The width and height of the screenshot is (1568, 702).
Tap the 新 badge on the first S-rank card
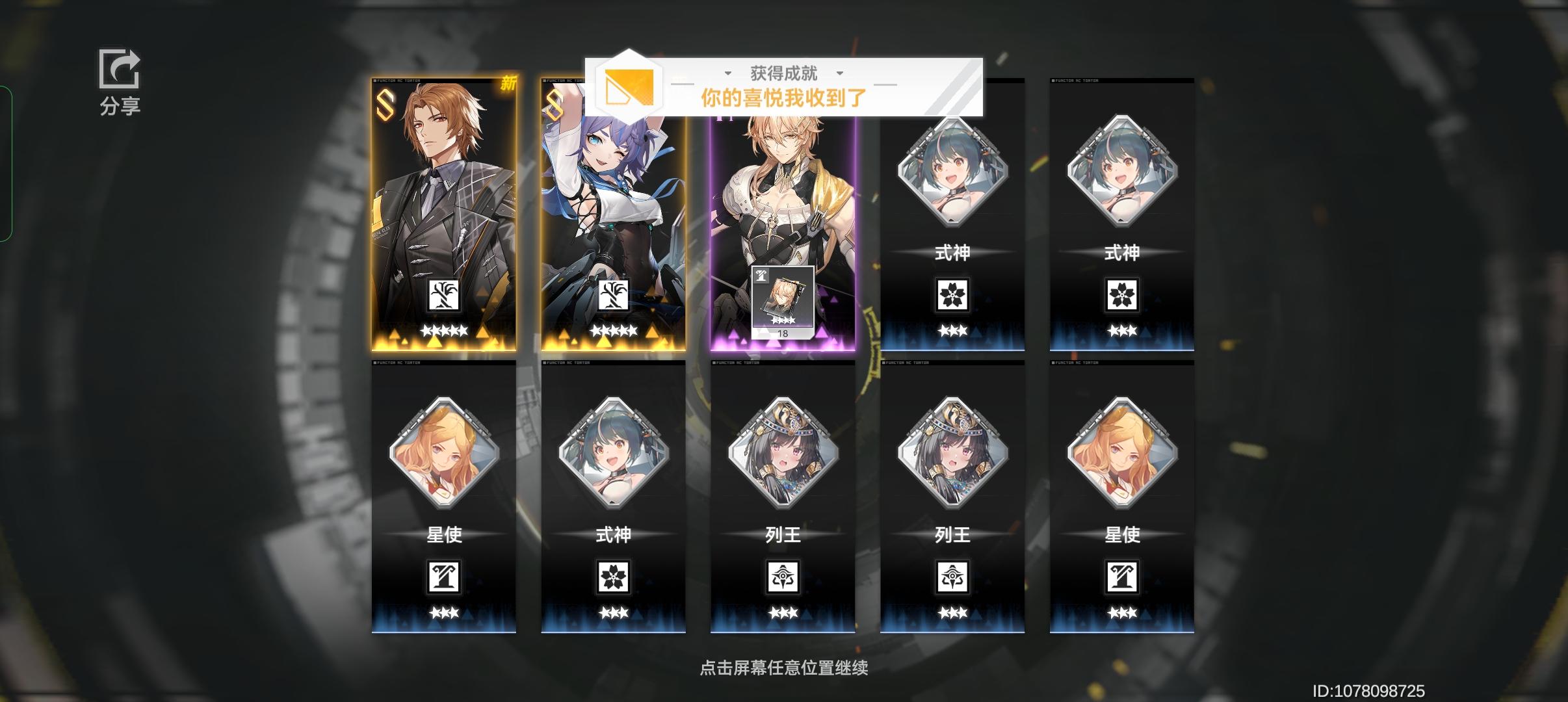point(508,83)
